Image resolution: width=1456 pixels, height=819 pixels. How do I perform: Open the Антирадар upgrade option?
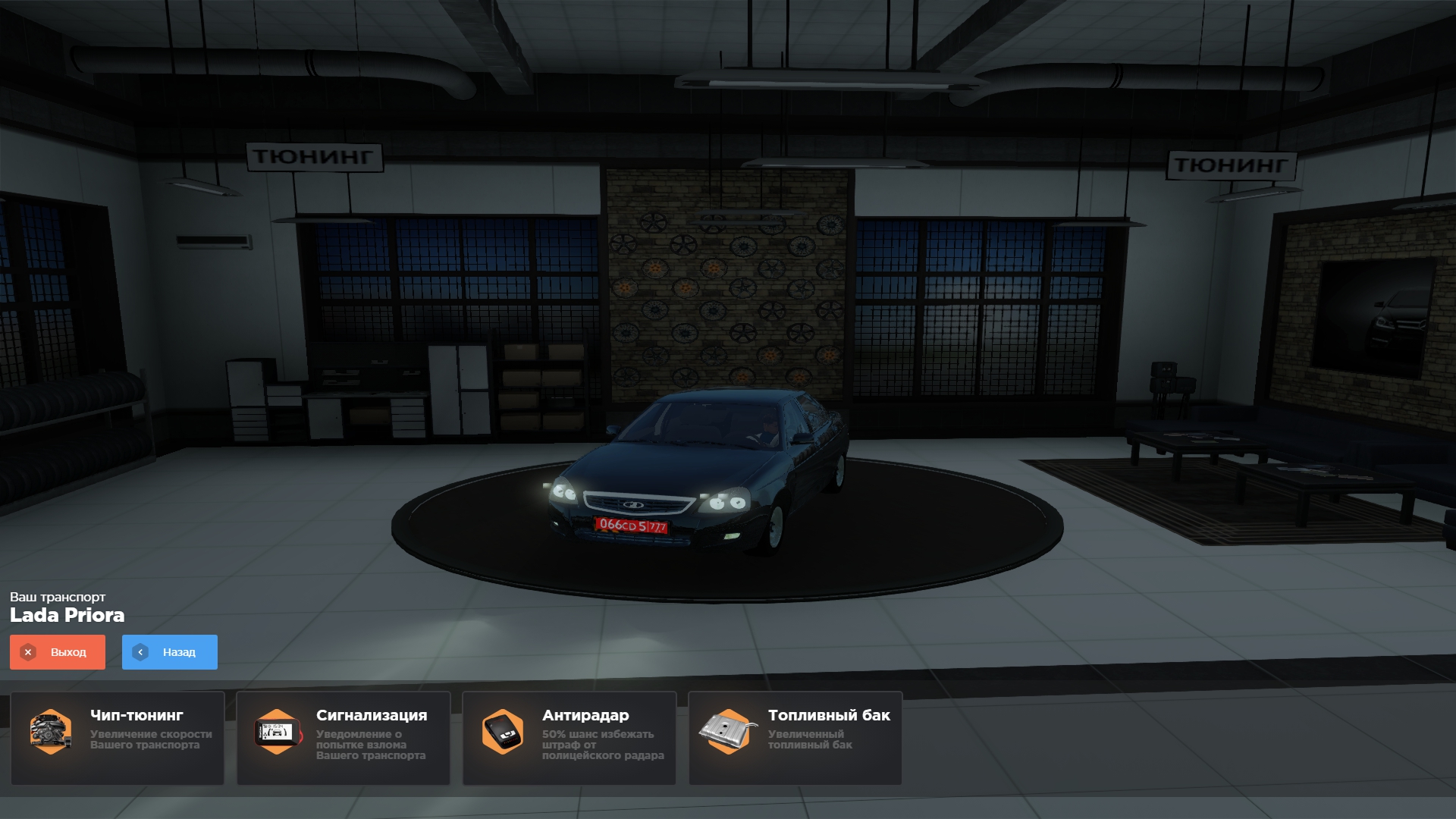[x=570, y=738]
